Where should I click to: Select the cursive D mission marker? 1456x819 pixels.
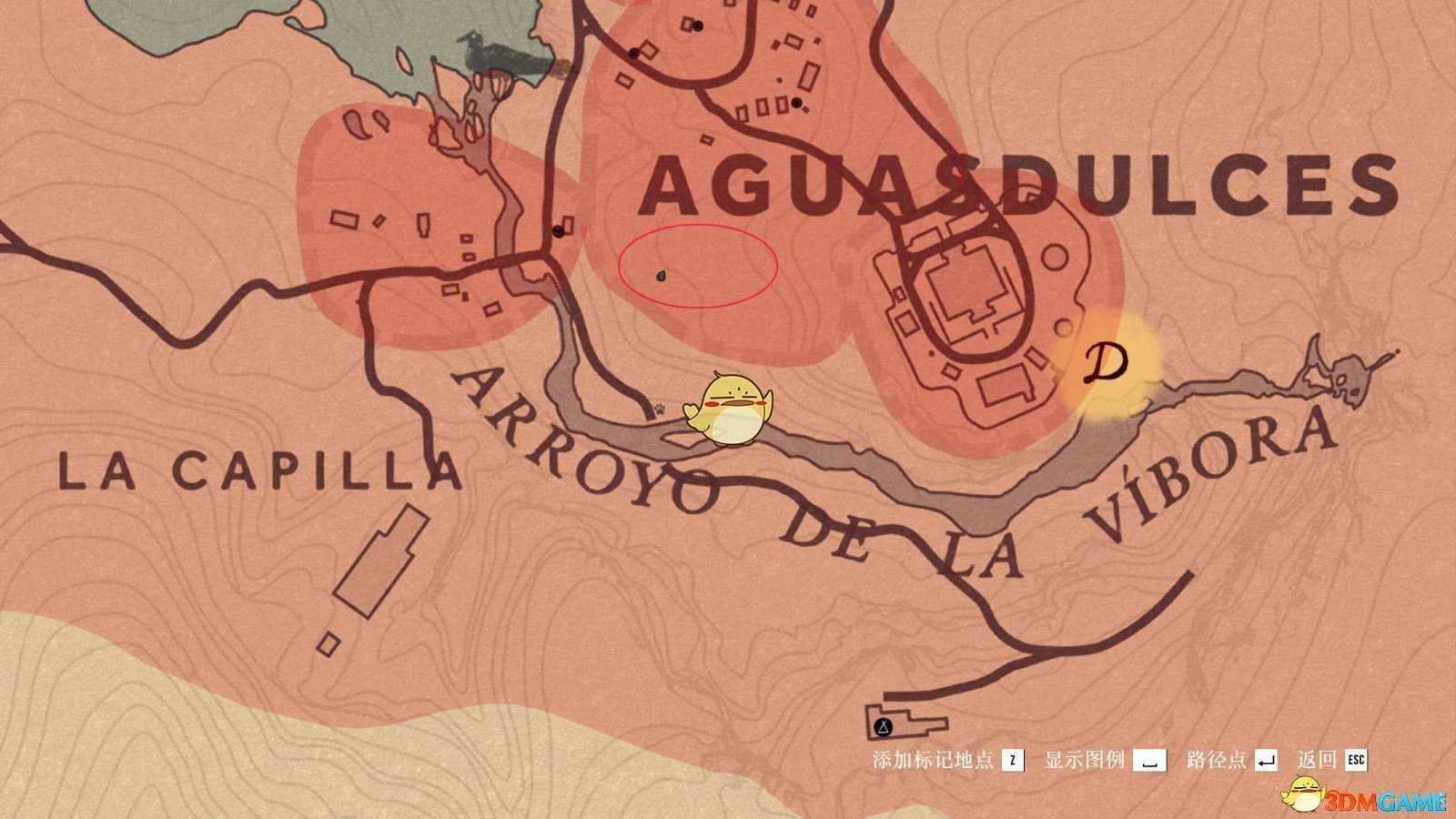point(1107,364)
